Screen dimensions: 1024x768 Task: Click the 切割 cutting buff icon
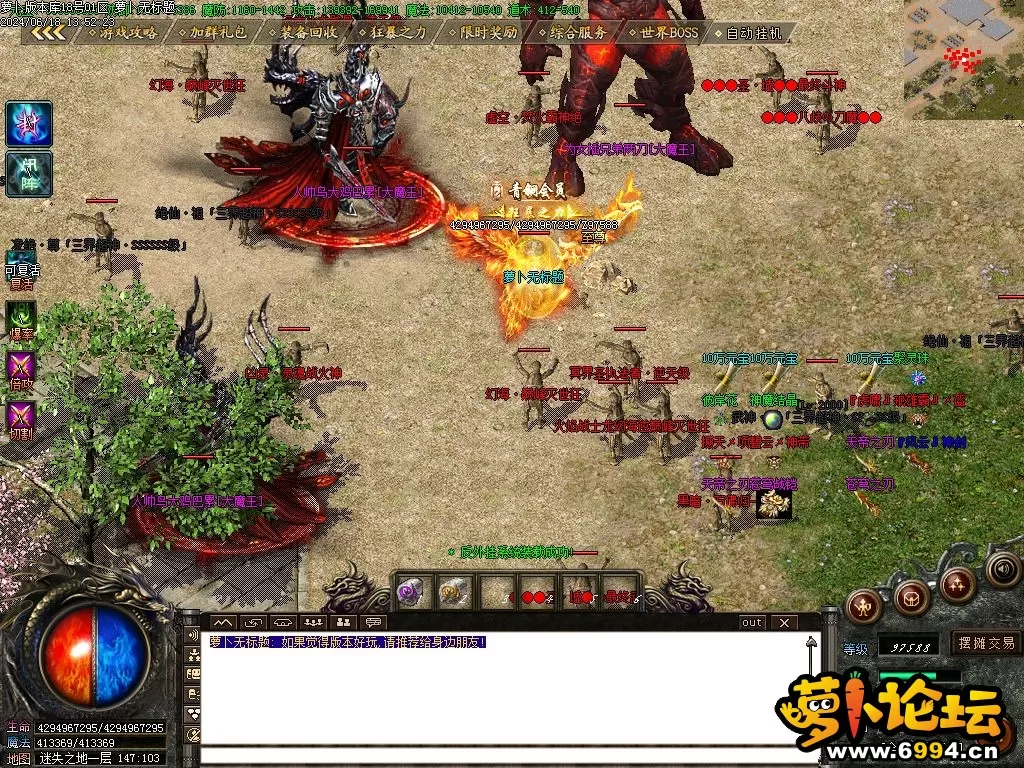21,416
